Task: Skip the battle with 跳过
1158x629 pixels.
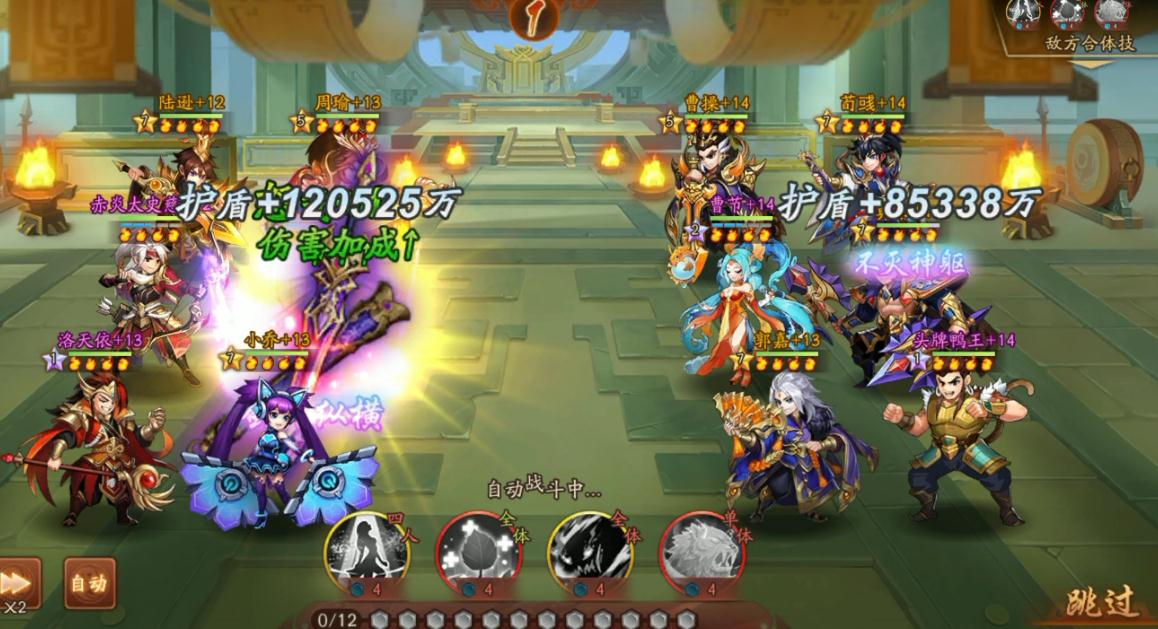Action: [1101, 602]
